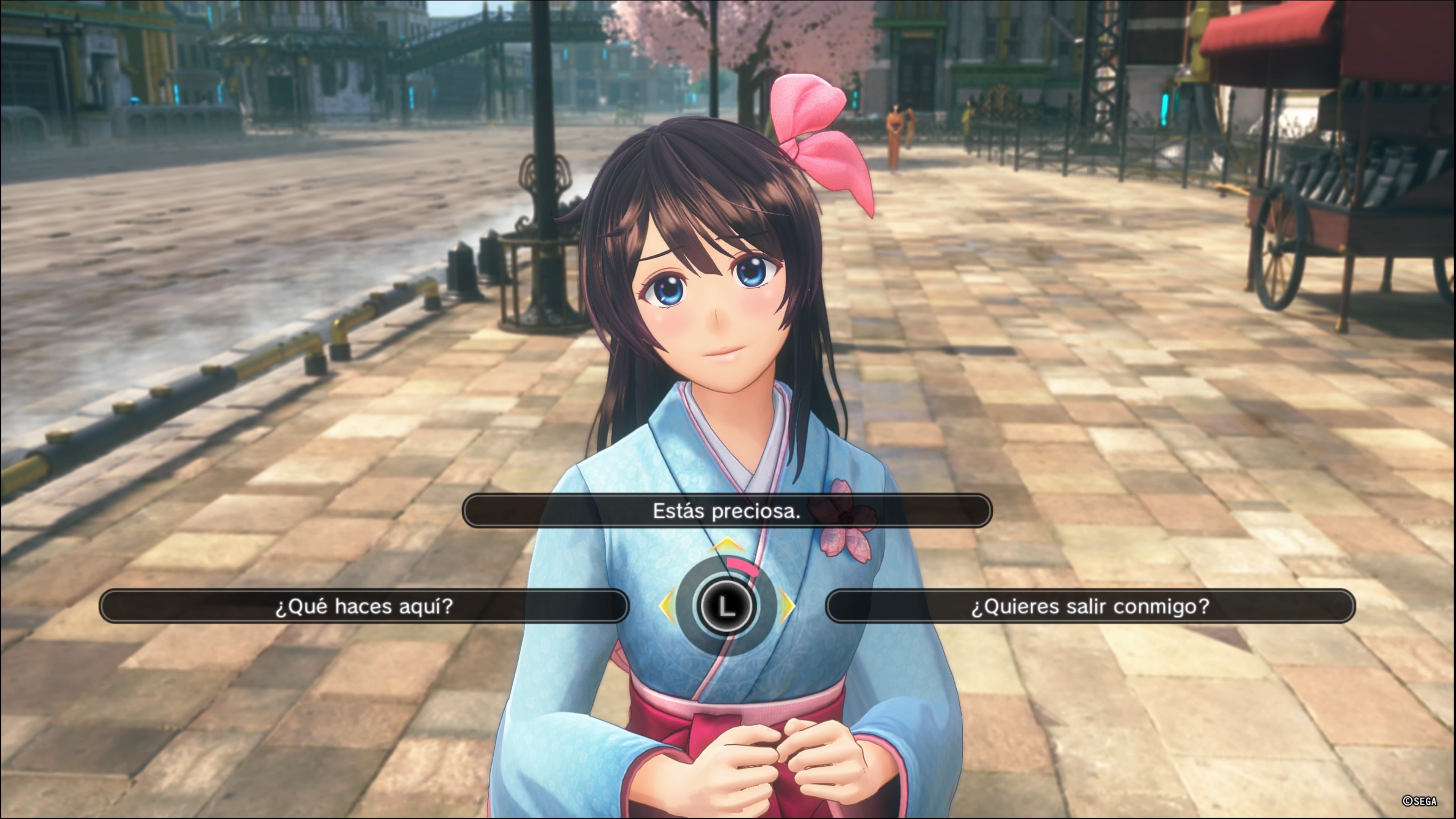Choose the reply "Estás preciosa."

(726, 511)
